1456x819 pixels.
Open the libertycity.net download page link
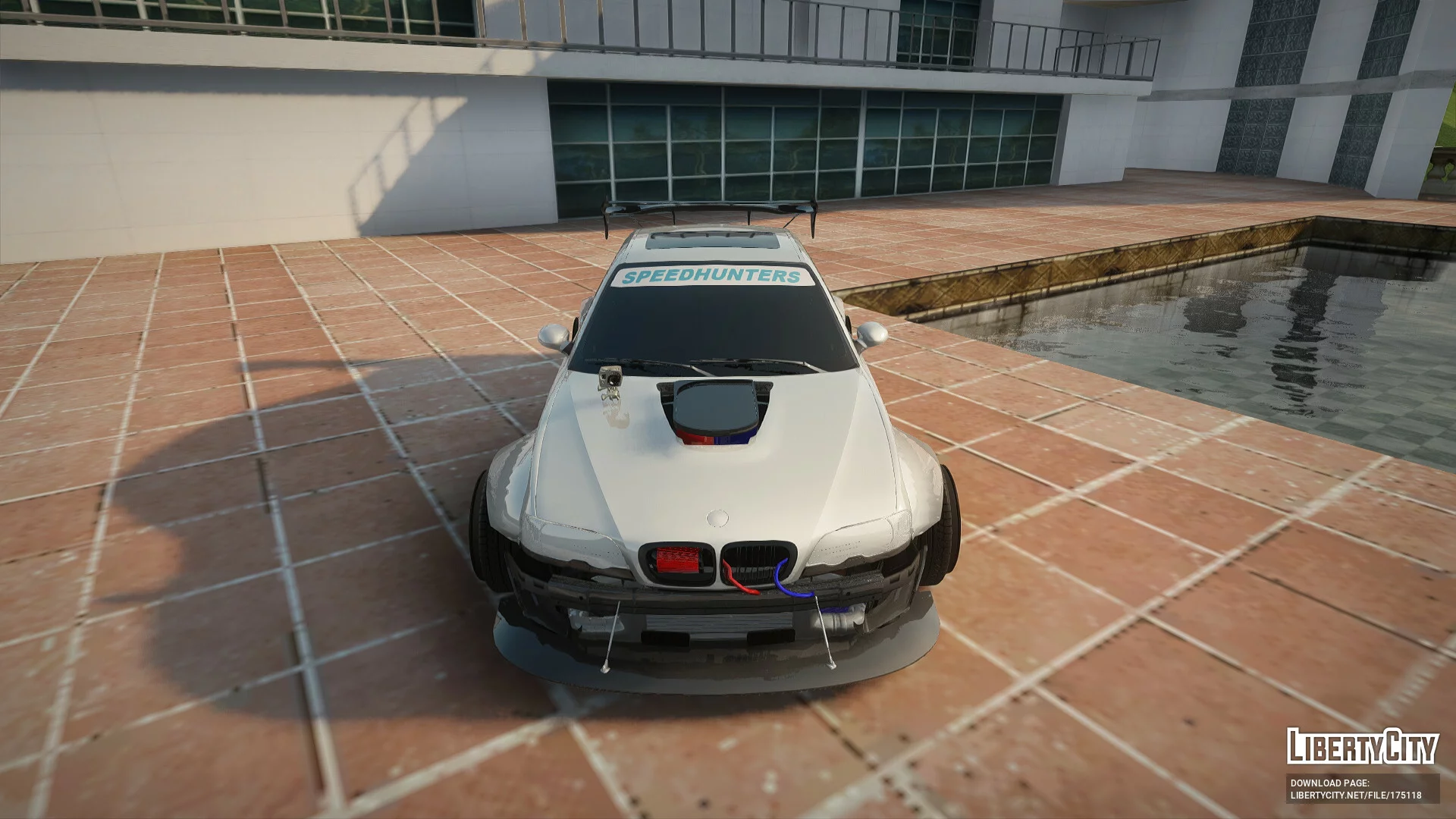[1355, 795]
